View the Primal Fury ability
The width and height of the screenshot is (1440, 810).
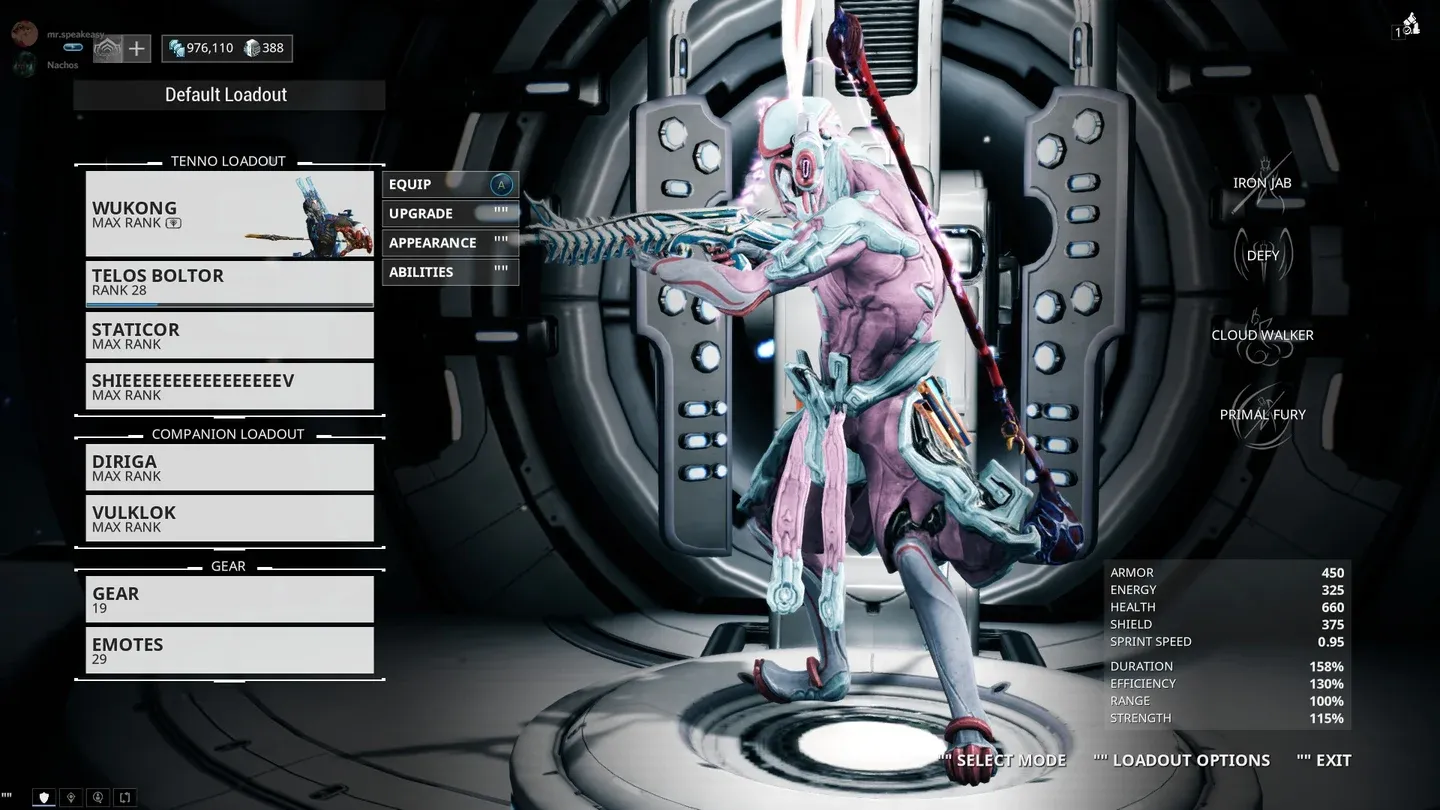pyautogui.click(x=1262, y=415)
